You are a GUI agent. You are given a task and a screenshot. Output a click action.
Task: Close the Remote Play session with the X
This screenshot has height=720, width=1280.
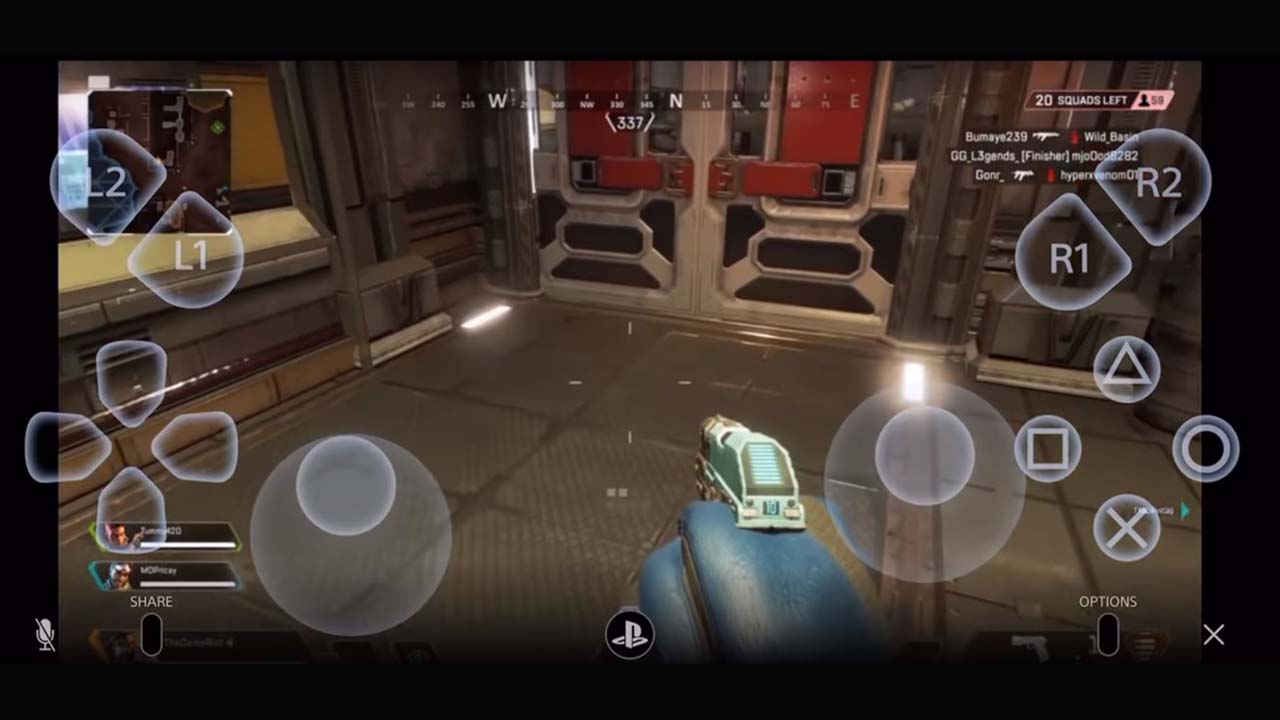1213,634
